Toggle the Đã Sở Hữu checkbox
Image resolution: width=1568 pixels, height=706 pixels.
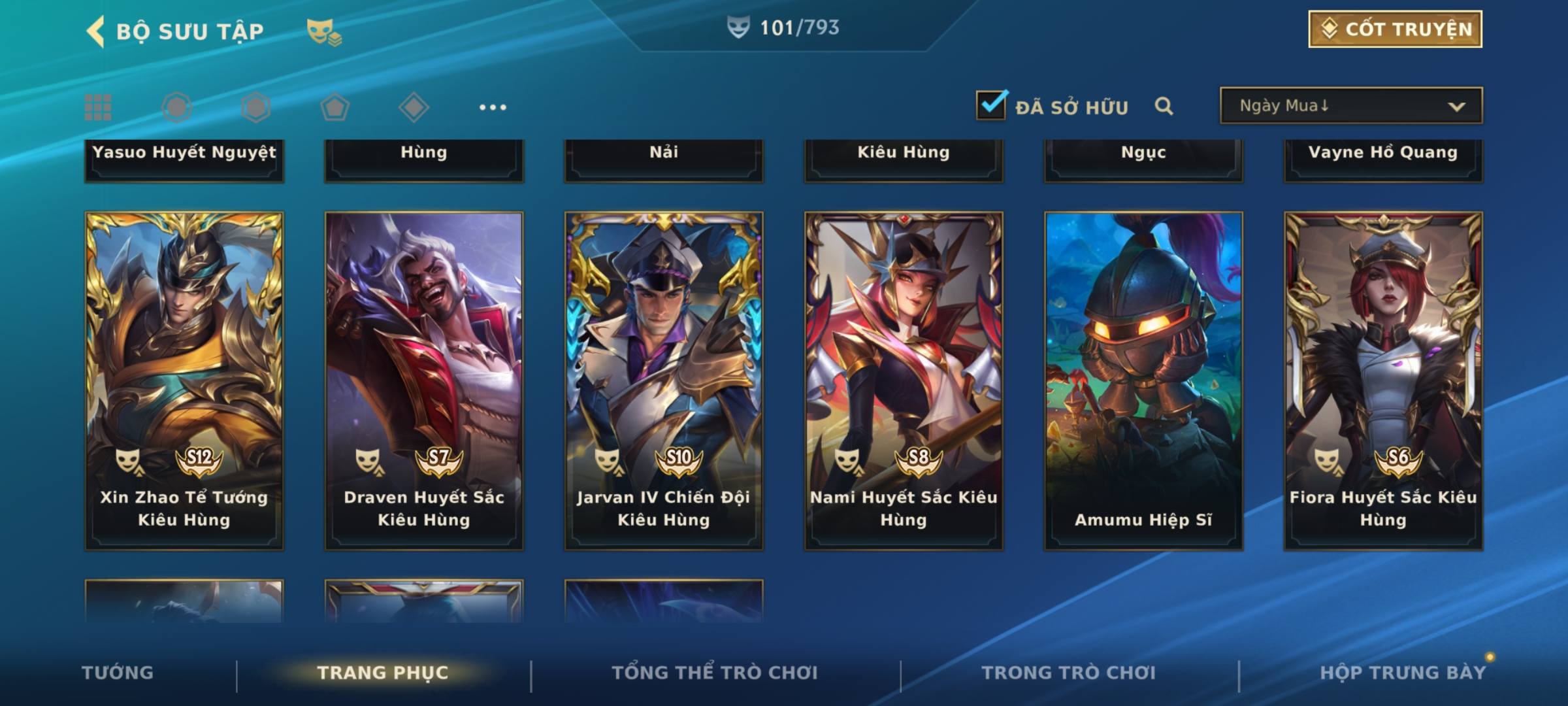(991, 105)
